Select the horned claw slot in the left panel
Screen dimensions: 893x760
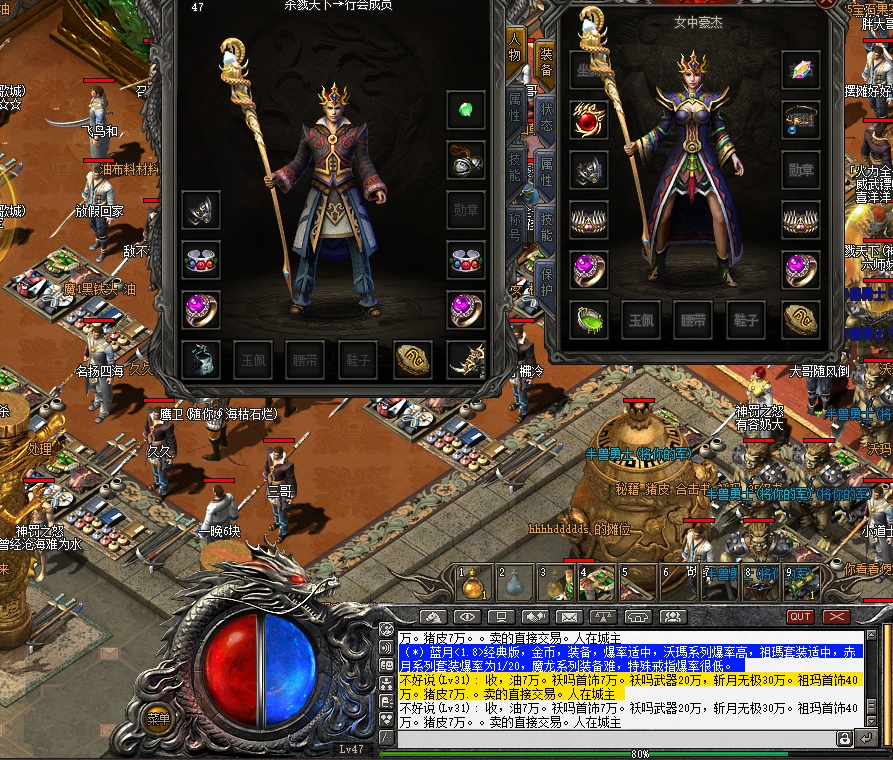click(x=466, y=359)
